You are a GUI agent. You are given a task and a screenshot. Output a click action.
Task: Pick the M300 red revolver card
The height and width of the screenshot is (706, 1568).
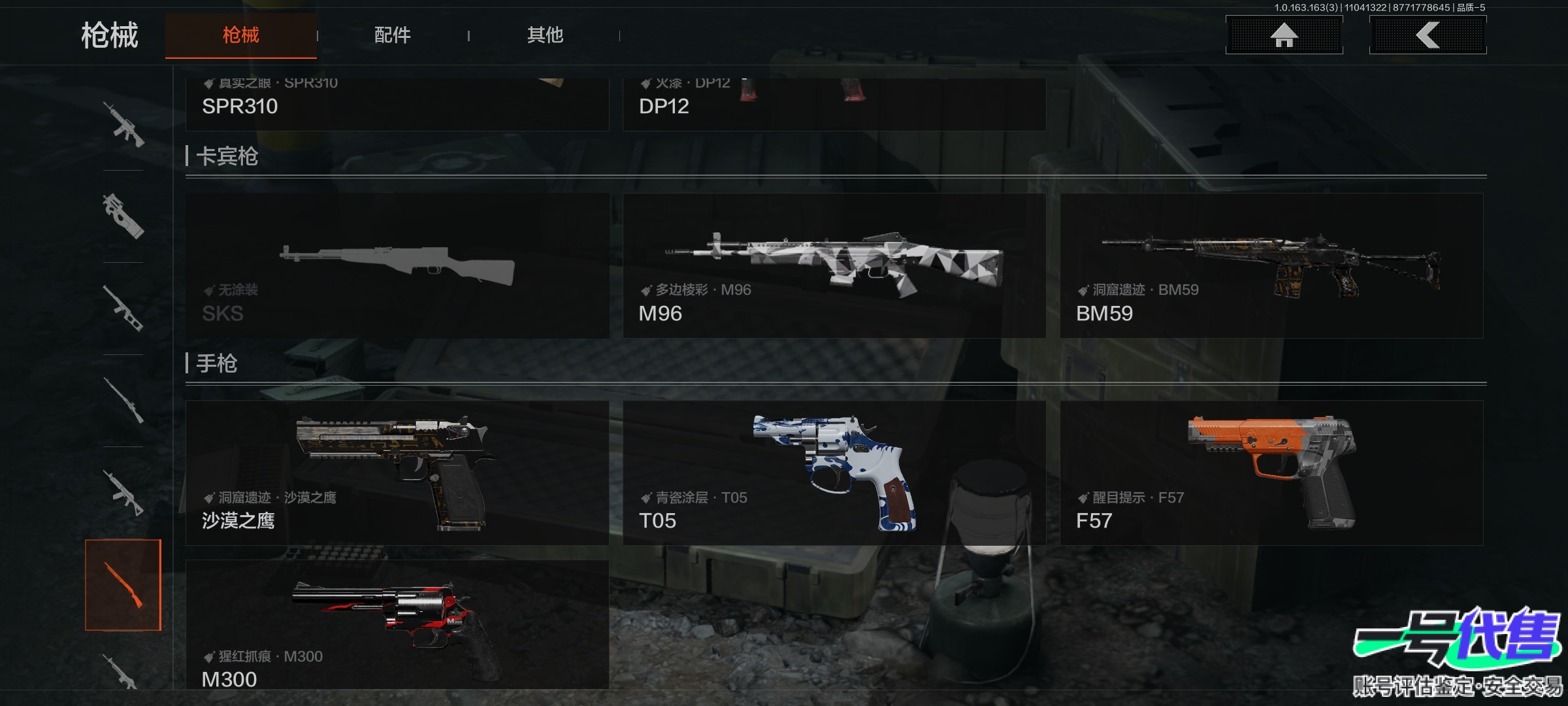[397, 624]
